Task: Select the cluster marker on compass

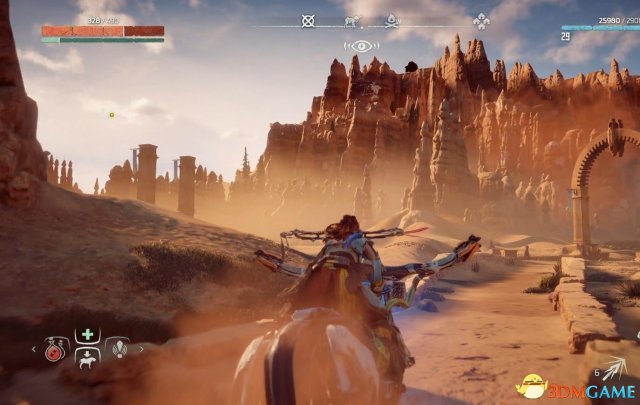Action: point(481,20)
